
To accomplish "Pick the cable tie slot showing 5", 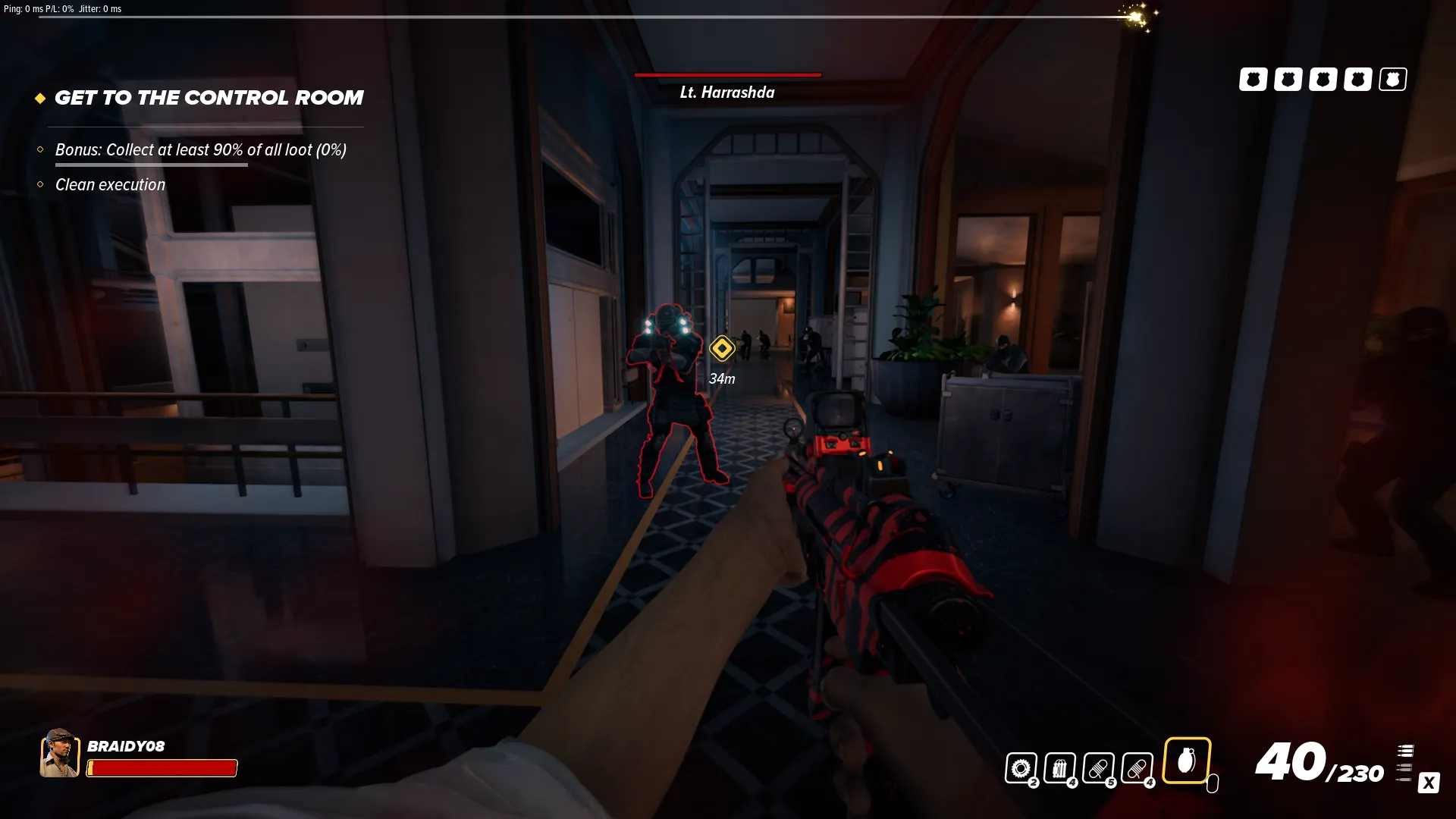I will [1098, 768].
